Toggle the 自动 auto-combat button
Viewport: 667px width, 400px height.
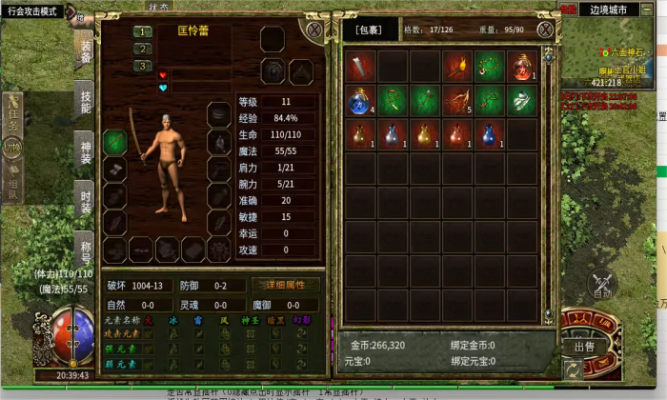pyautogui.click(x=601, y=286)
